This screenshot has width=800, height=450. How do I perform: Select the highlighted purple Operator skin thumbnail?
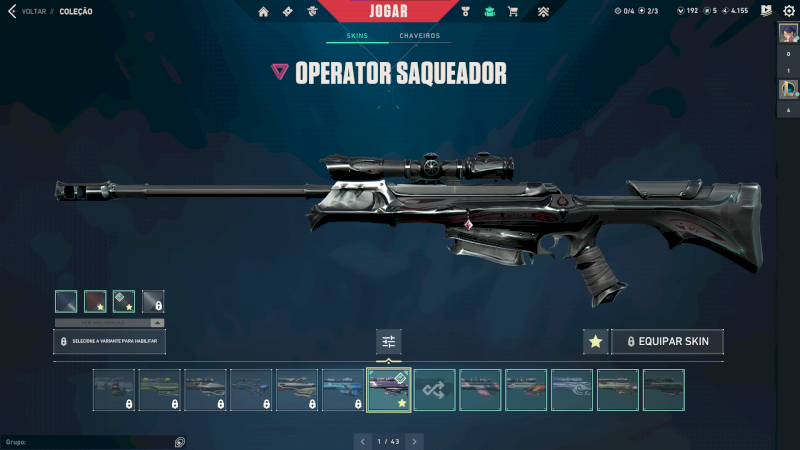coord(389,390)
